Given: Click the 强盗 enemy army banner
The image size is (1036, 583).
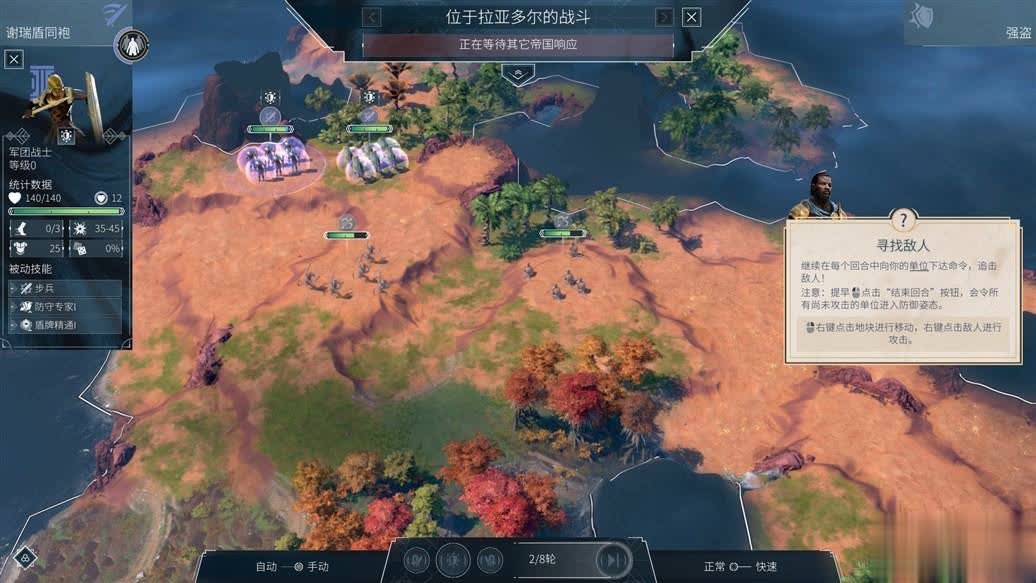Looking at the screenshot, I should click(970, 22).
